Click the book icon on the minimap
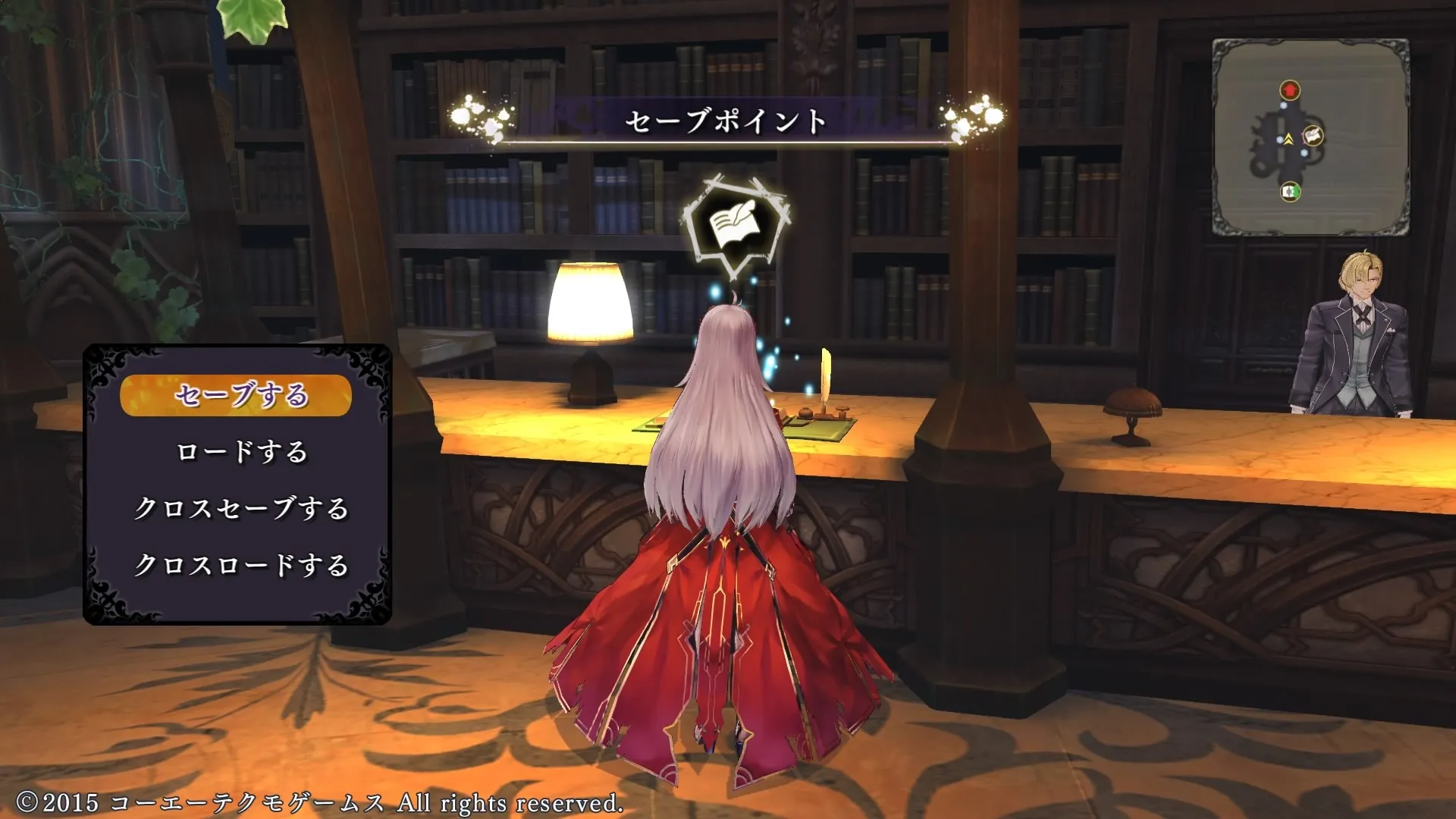1456x819 pixels. (1314, 136)
